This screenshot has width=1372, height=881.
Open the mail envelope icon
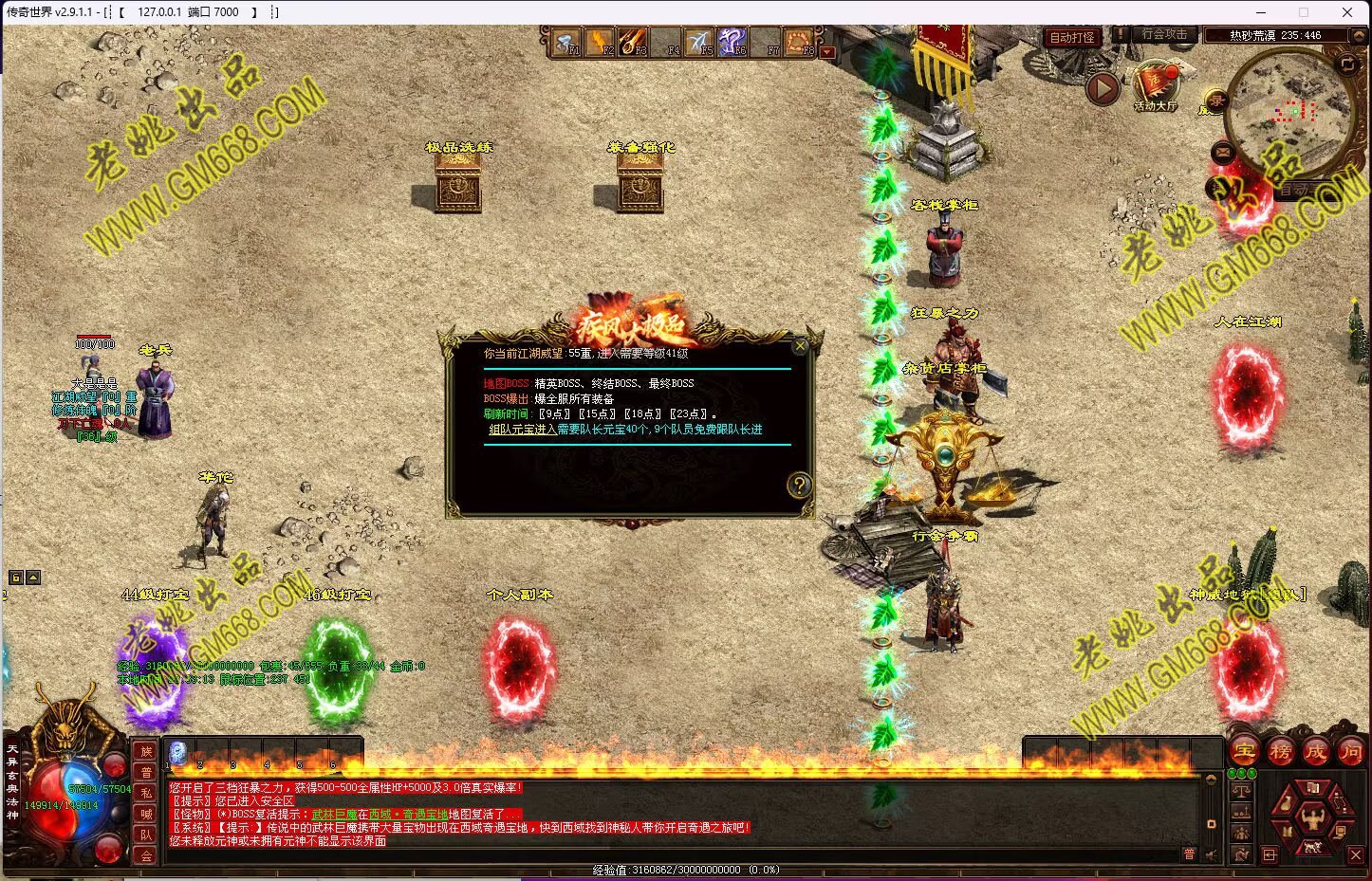pyautogui.click(x=1222, y=151)
